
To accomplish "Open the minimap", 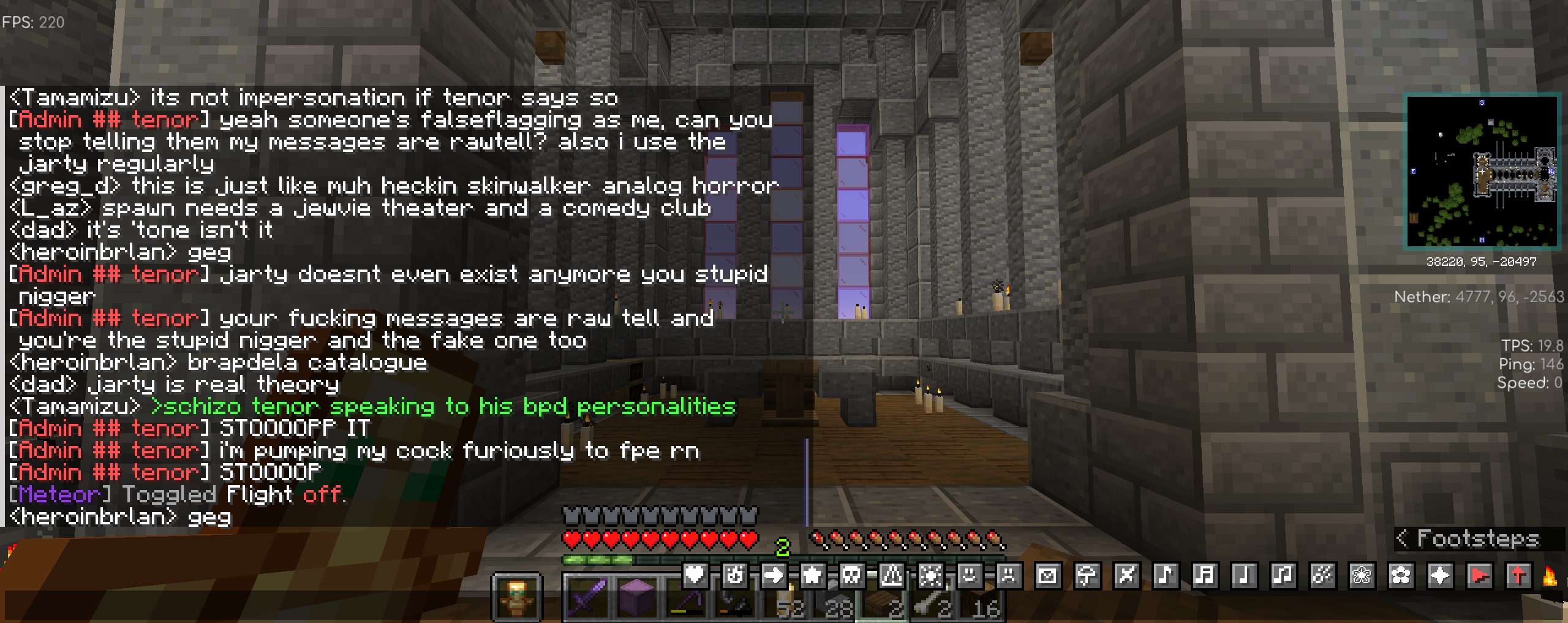I will pos(1482,171).
